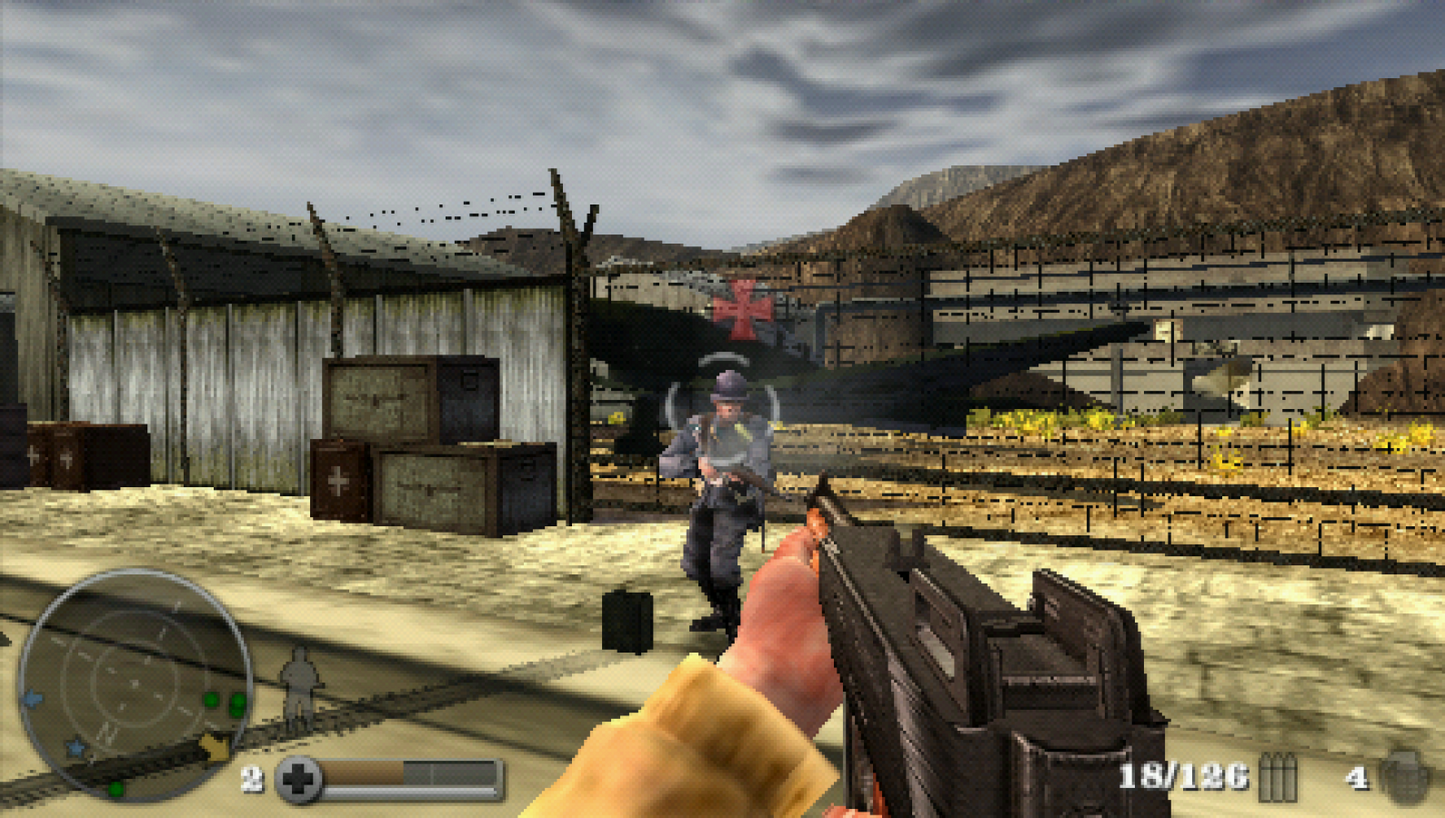Select the grenade count number 2

tap(251, 779)
